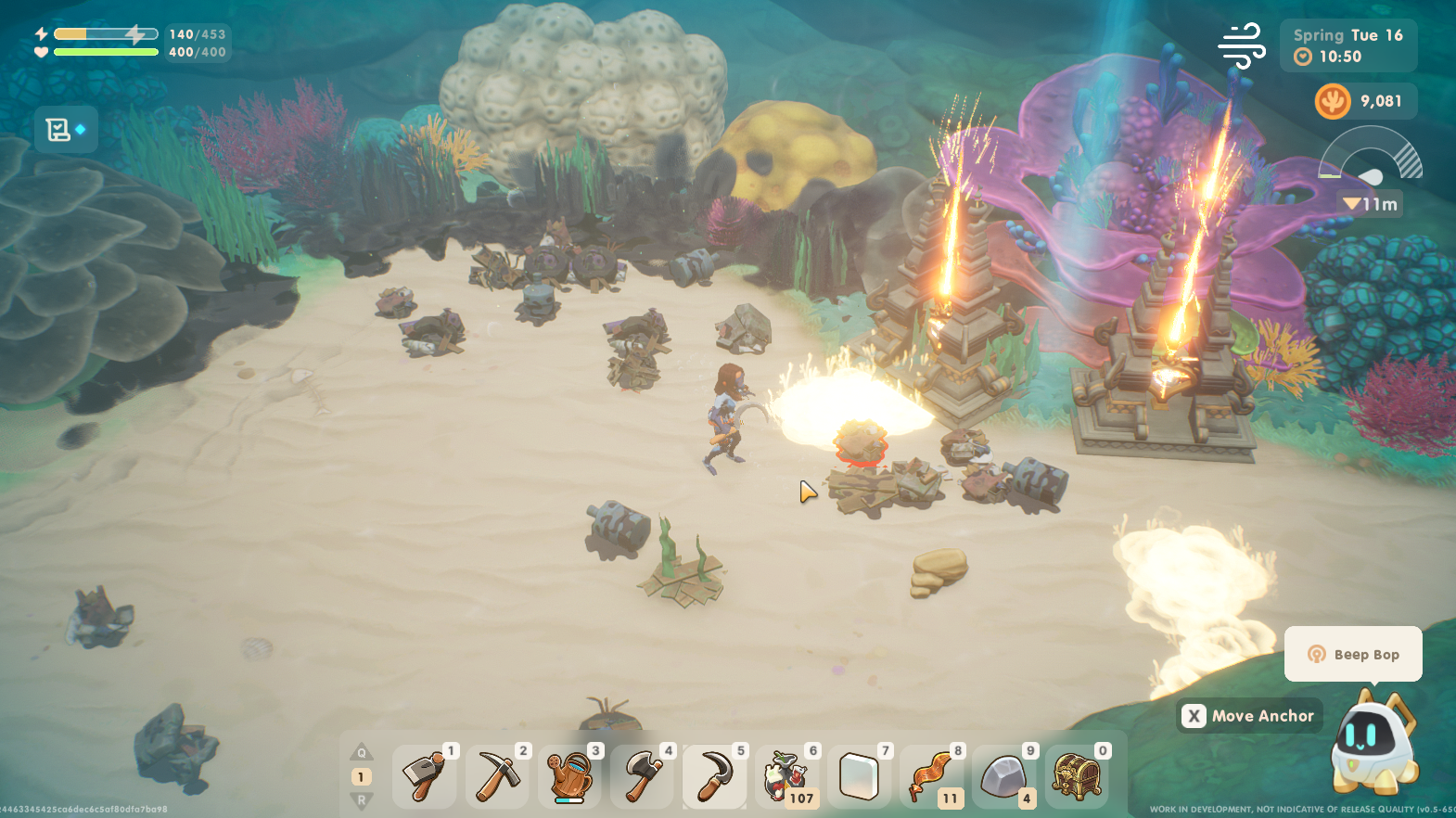
Task: Pick the trash bag item stack of 107
Action: (x=786, y=775)
